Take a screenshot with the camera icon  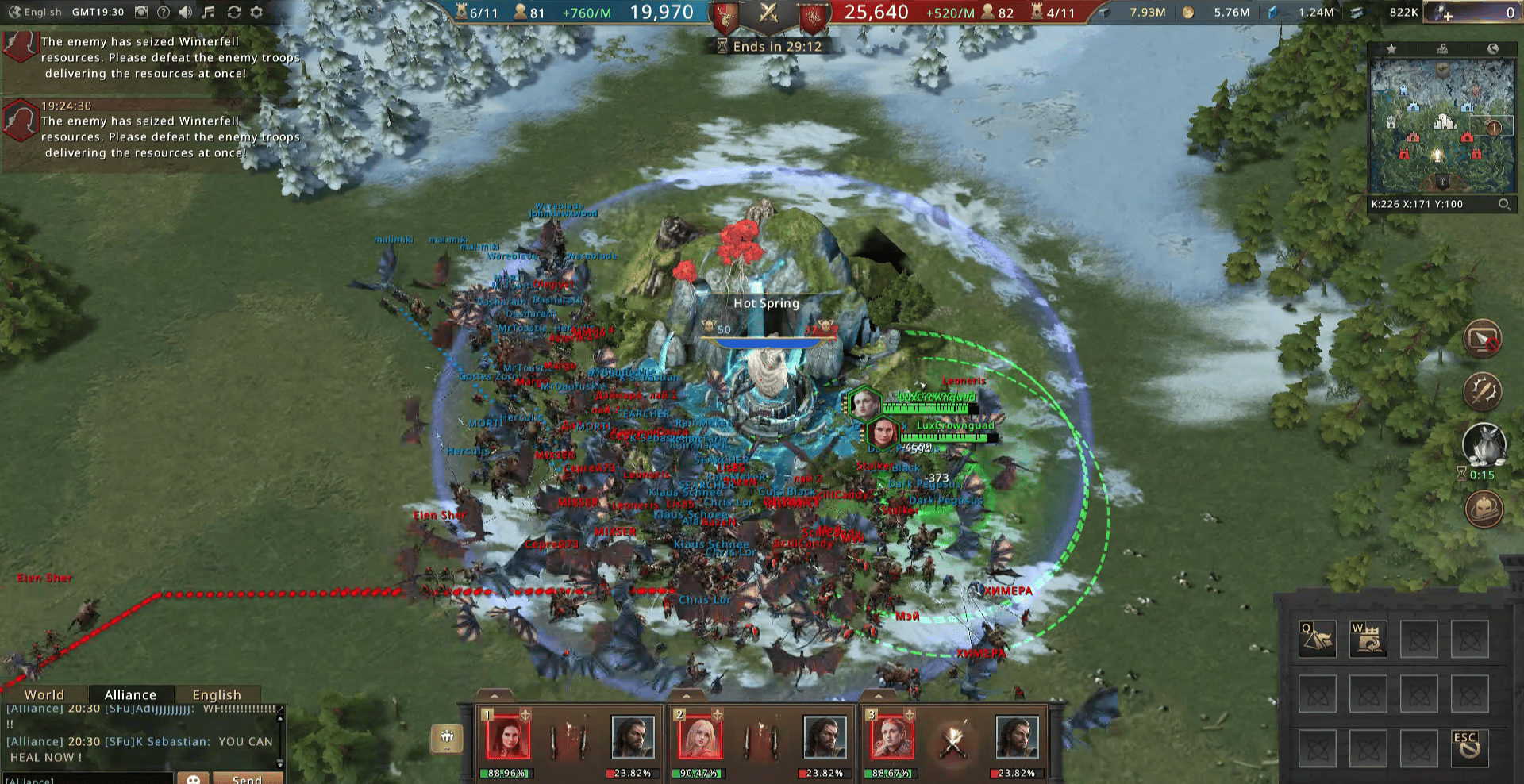click(x=141, y=12)
